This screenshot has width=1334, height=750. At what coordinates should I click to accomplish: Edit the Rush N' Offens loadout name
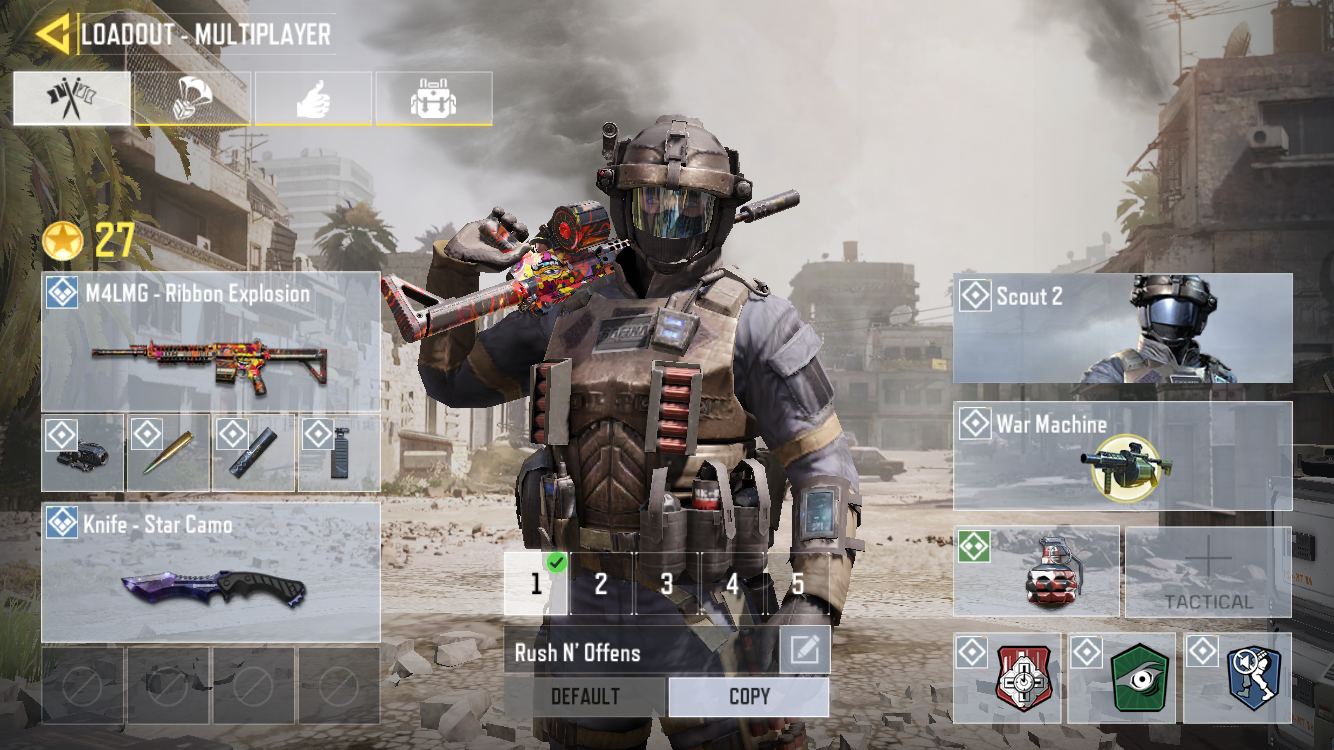tap(804, 651)
